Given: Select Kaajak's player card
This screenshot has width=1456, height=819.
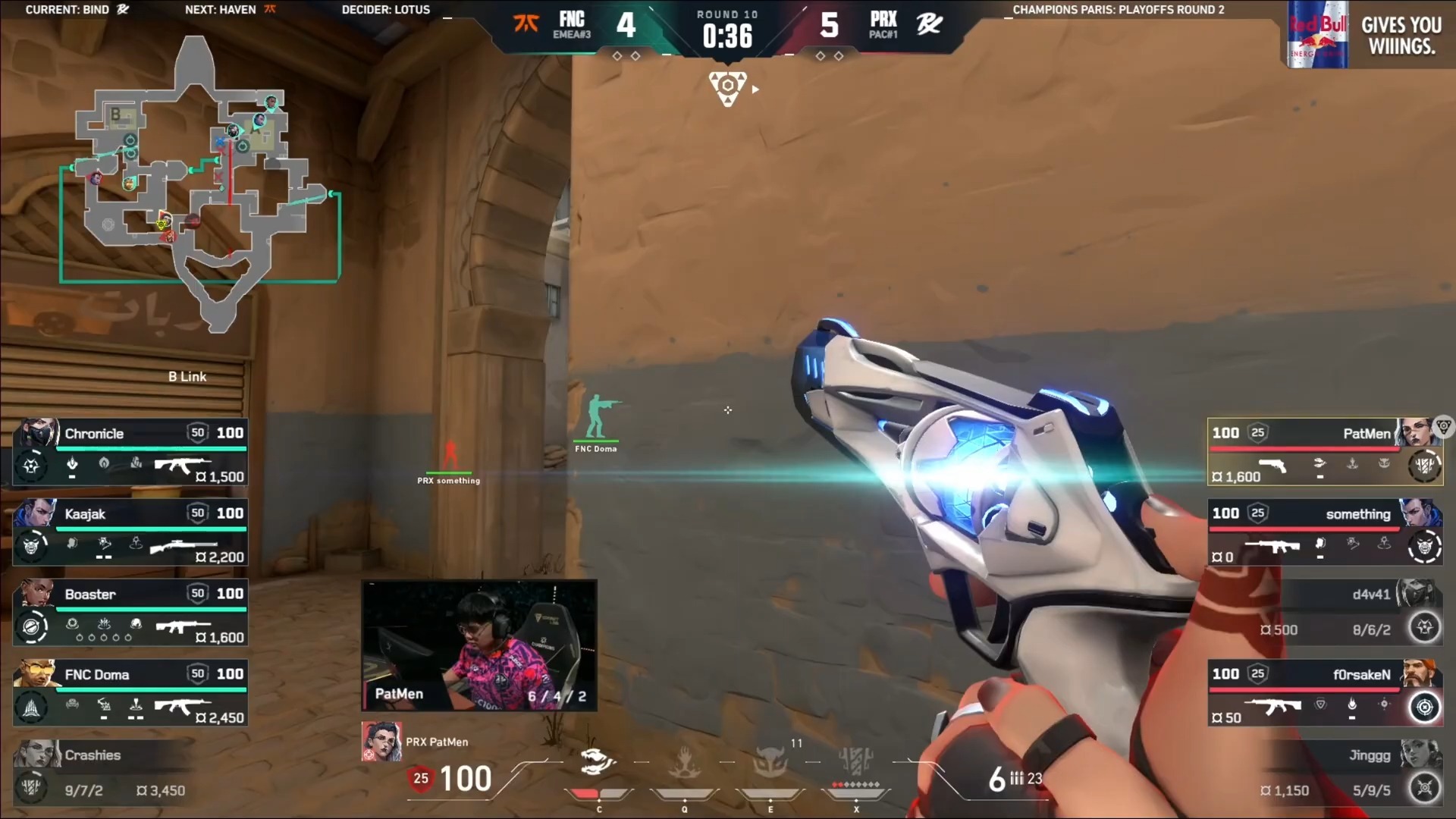Looking at the screenshot, I should [x=130, y=533].
